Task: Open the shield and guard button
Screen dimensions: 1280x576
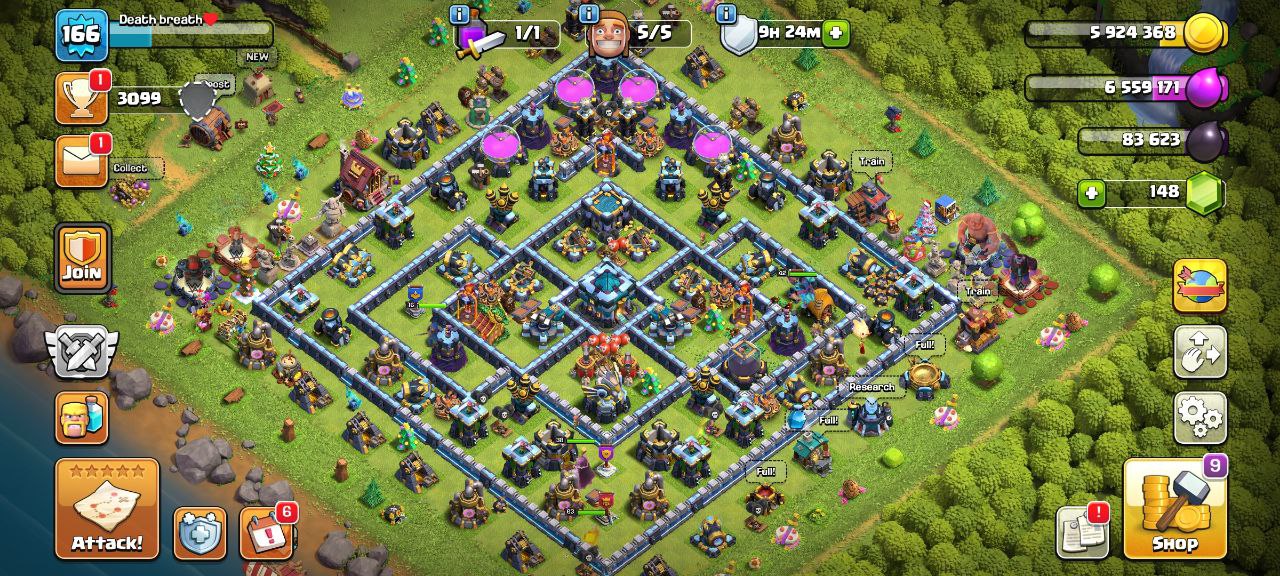Action: (x=200, y=533)
